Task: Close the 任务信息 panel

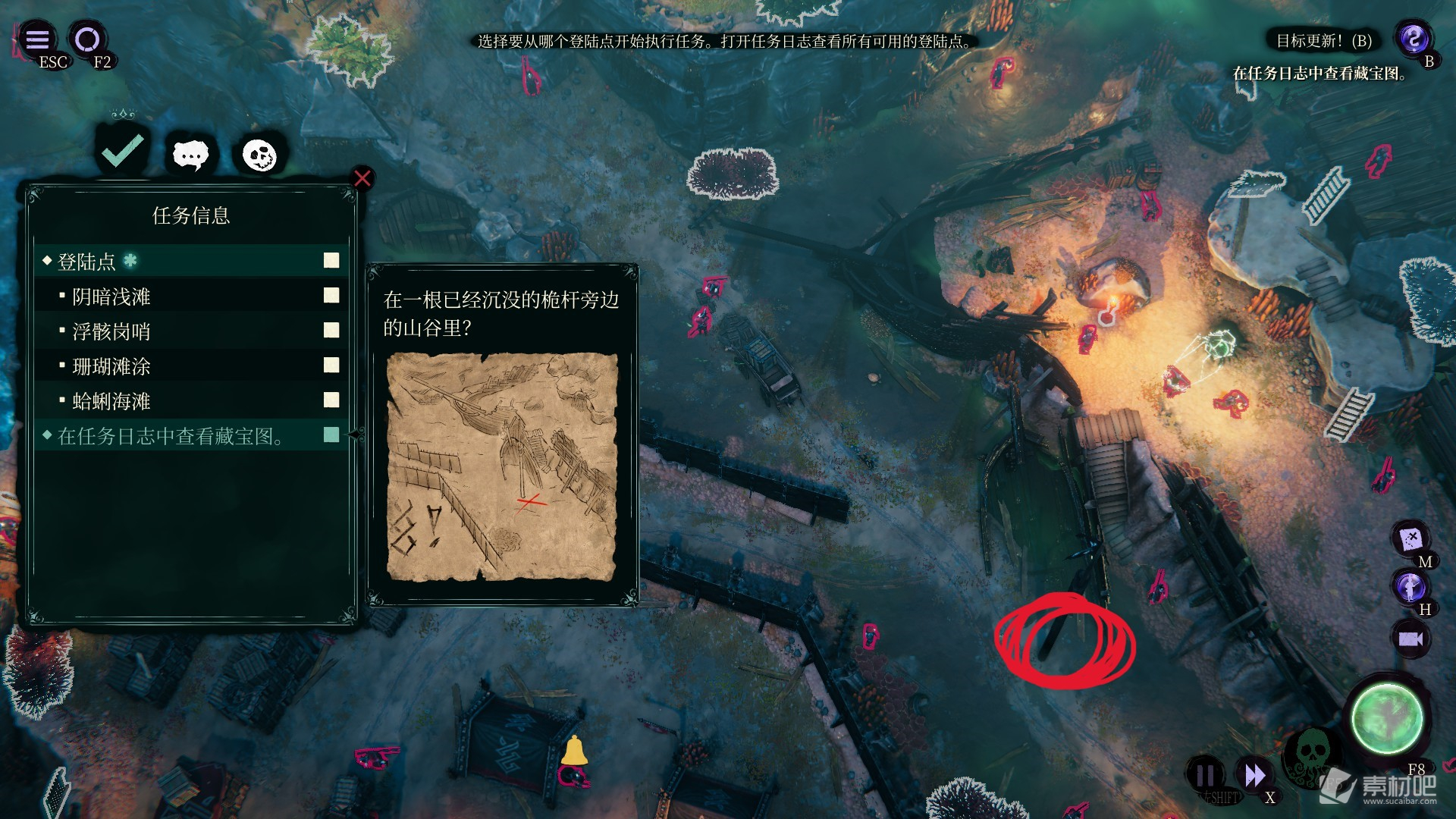Action: point(362,178)
